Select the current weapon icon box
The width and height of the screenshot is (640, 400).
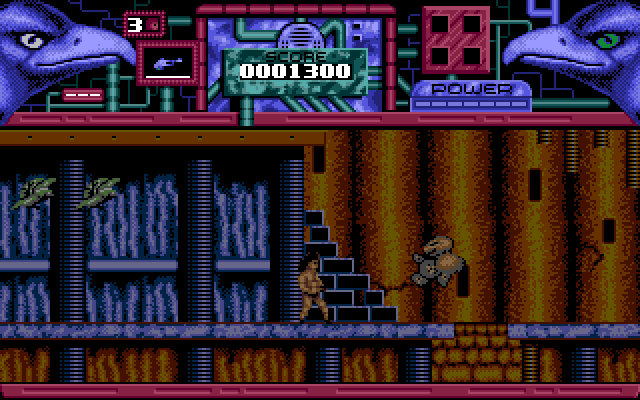pos(166,62)
